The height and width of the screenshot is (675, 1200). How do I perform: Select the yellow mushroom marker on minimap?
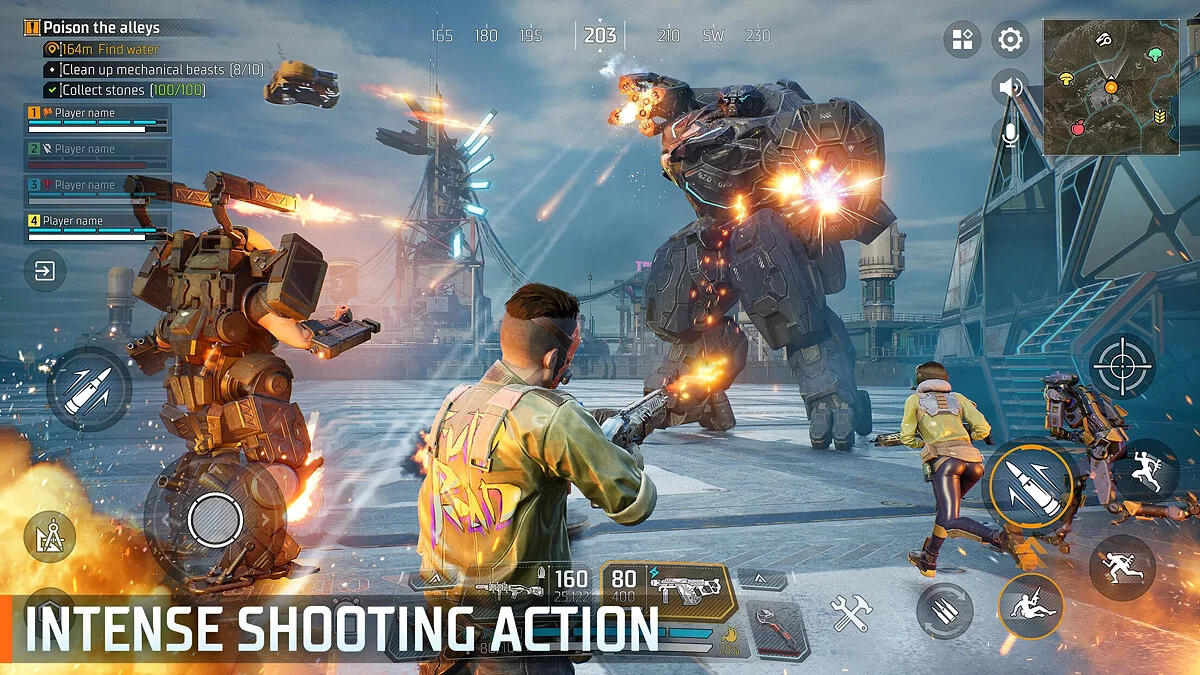1066,76
